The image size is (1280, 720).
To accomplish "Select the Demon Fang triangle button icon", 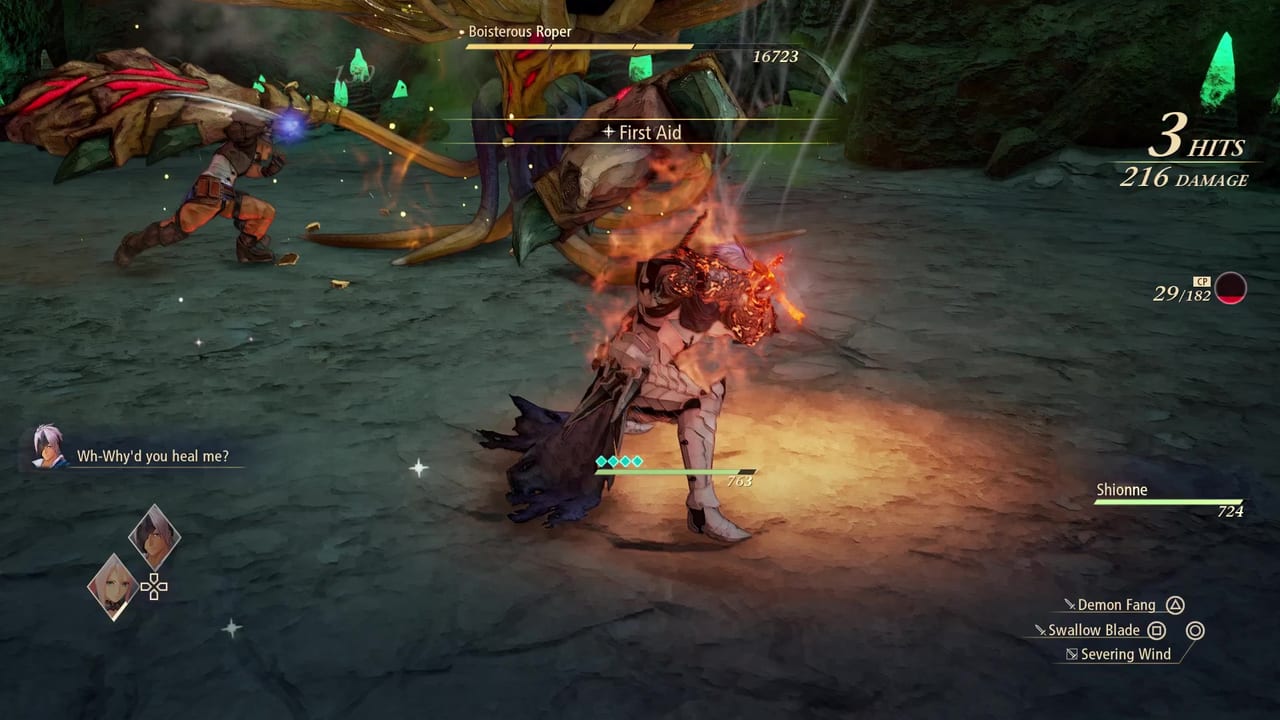I will [x=1175, y=605].
